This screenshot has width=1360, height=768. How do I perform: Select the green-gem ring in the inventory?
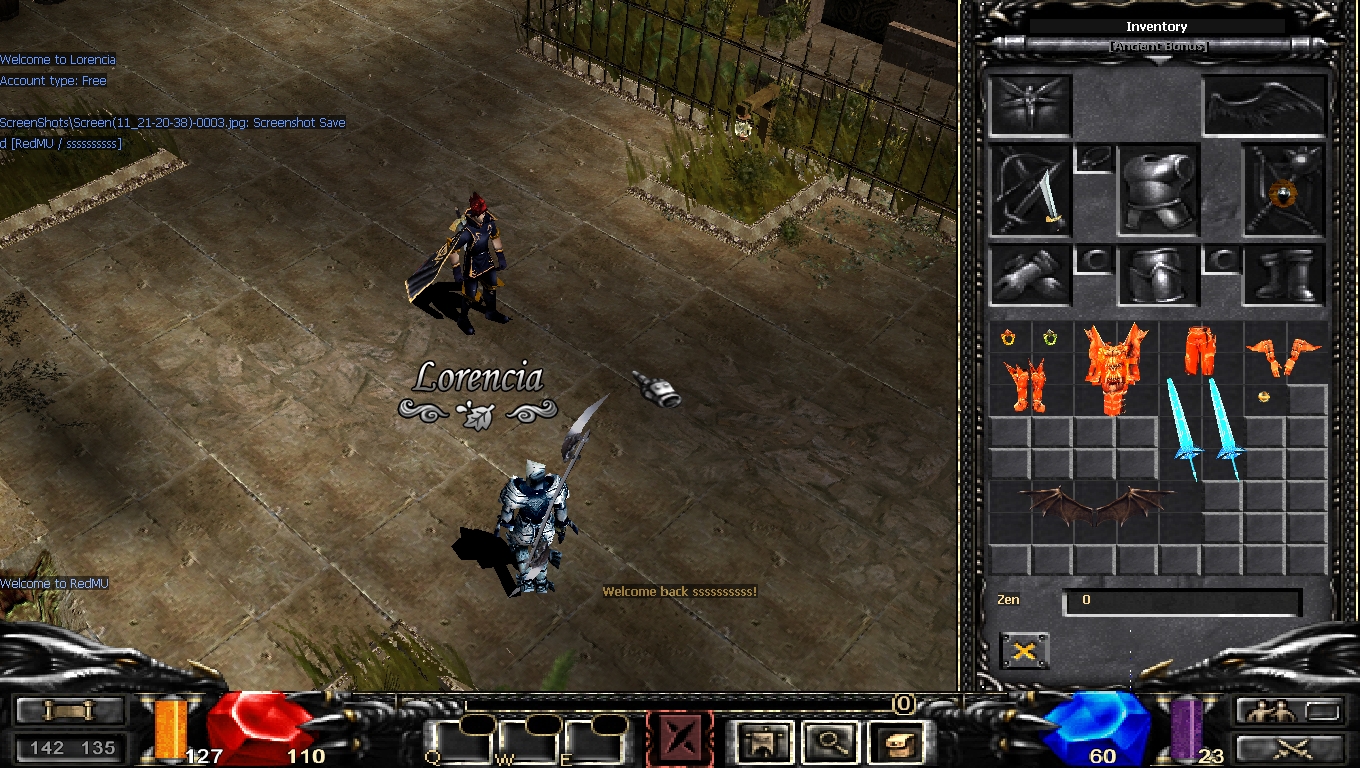click(1050, 338)
